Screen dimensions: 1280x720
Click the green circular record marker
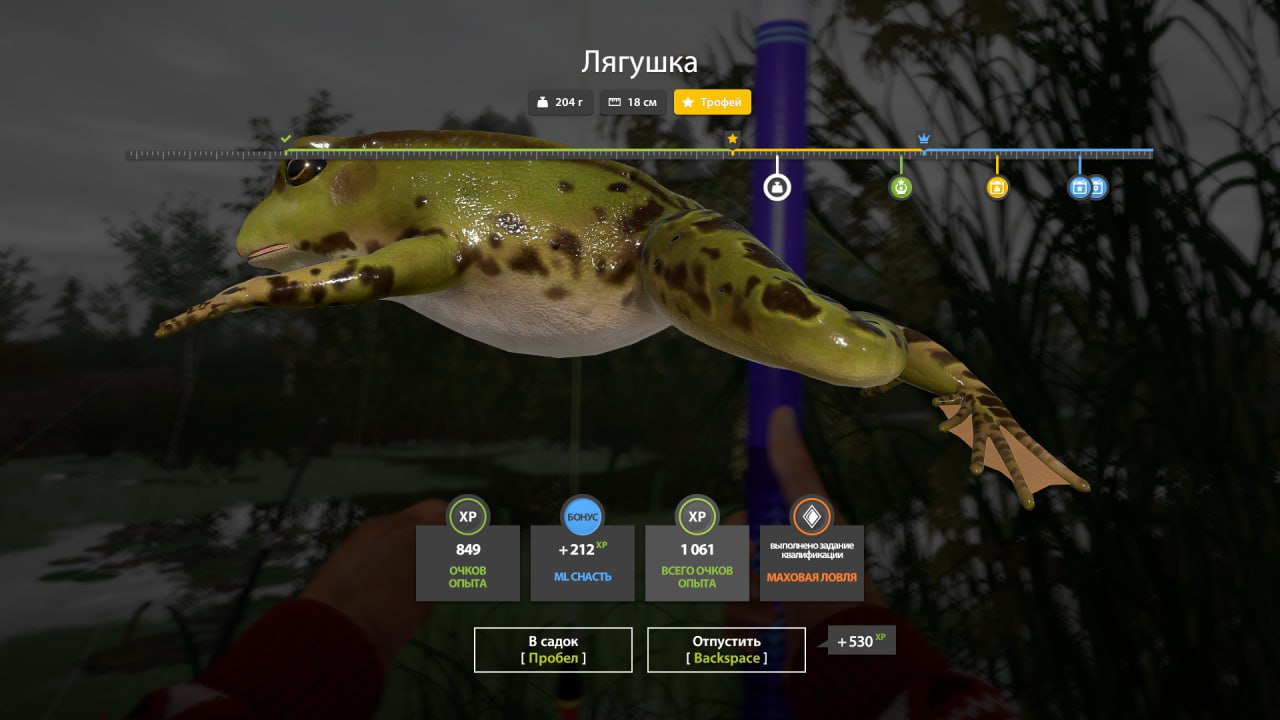pyautogui.click(x=901, y=187)
